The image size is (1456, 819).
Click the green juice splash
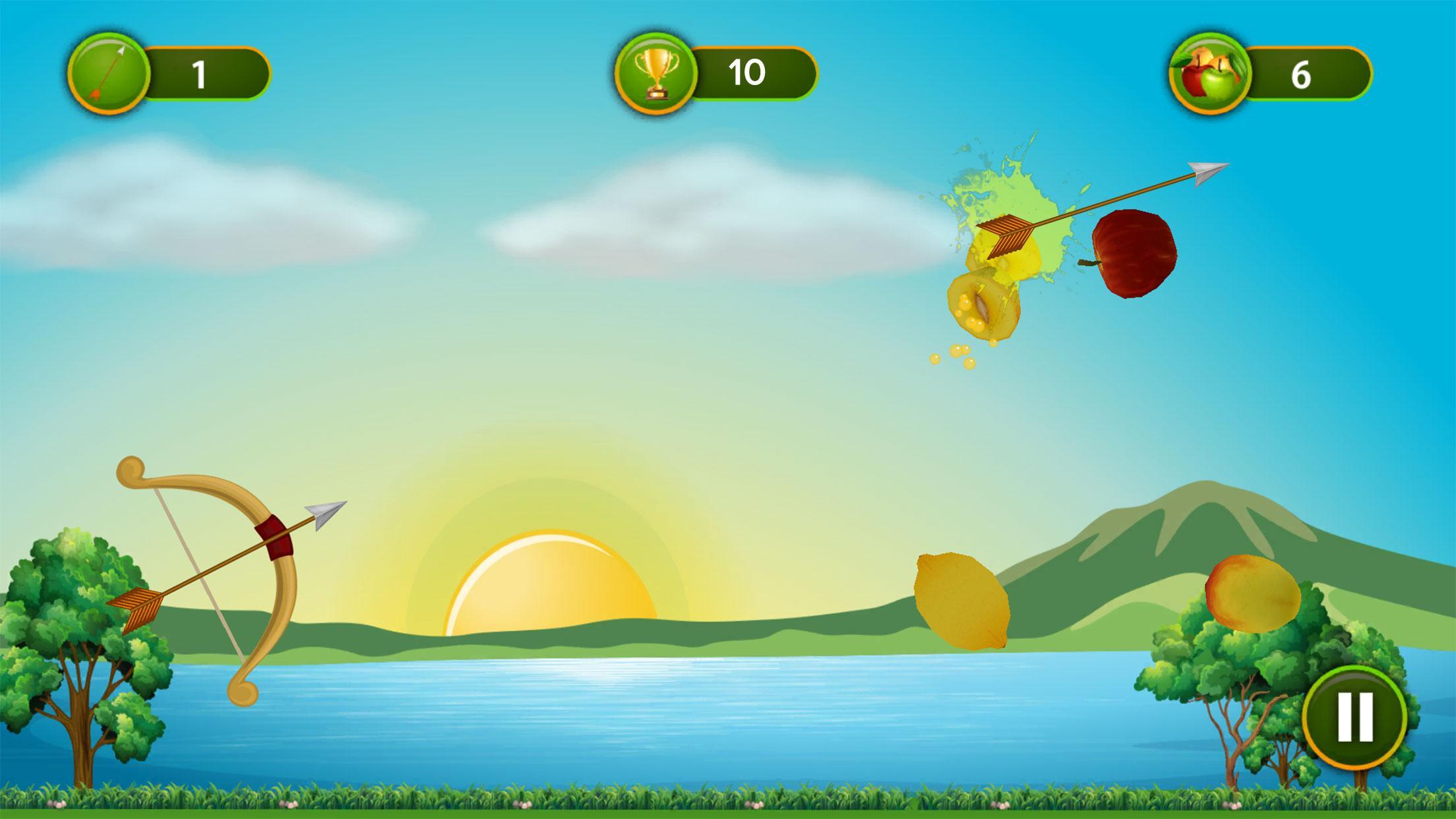[x=1009, y=191]
